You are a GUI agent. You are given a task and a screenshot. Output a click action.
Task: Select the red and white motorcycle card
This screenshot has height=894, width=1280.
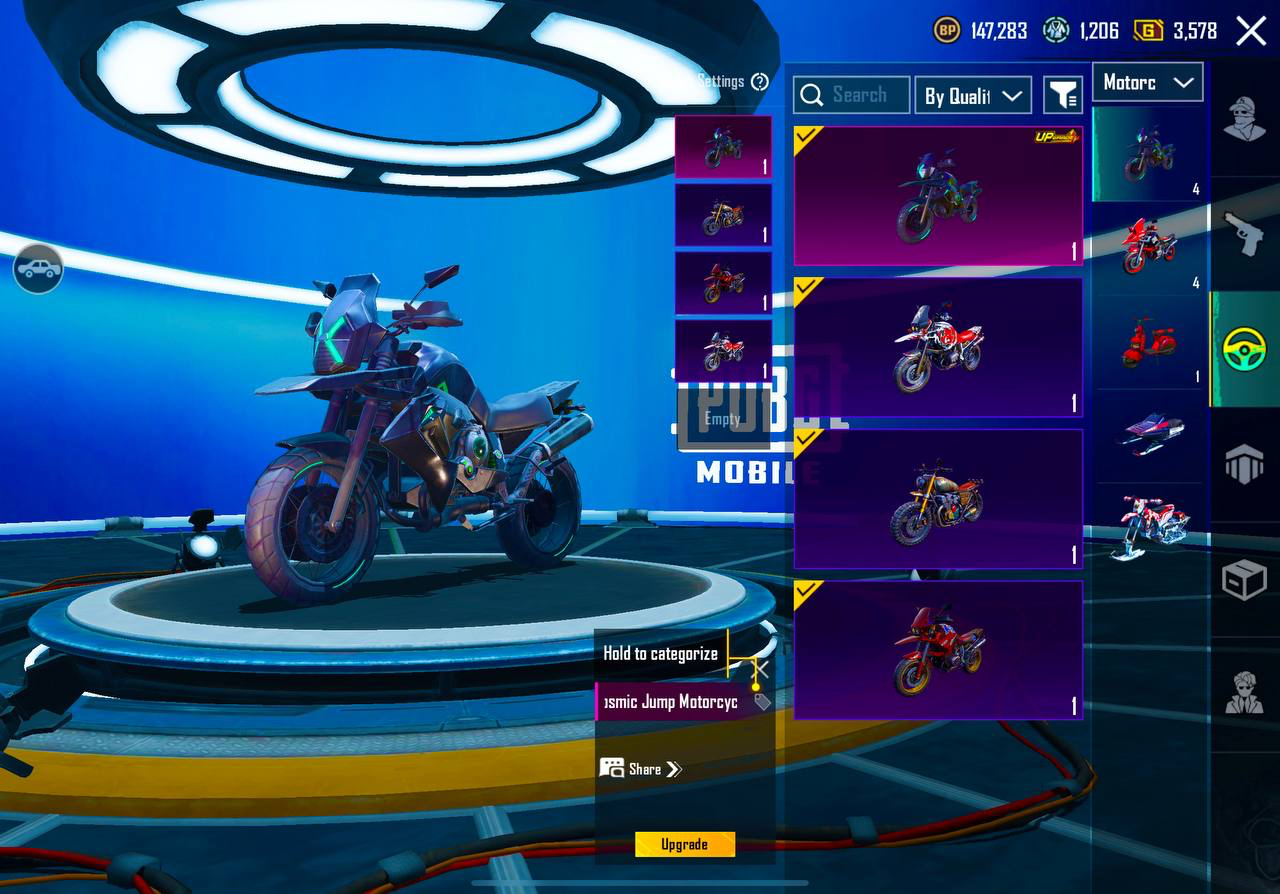click(x=938, y=347)
